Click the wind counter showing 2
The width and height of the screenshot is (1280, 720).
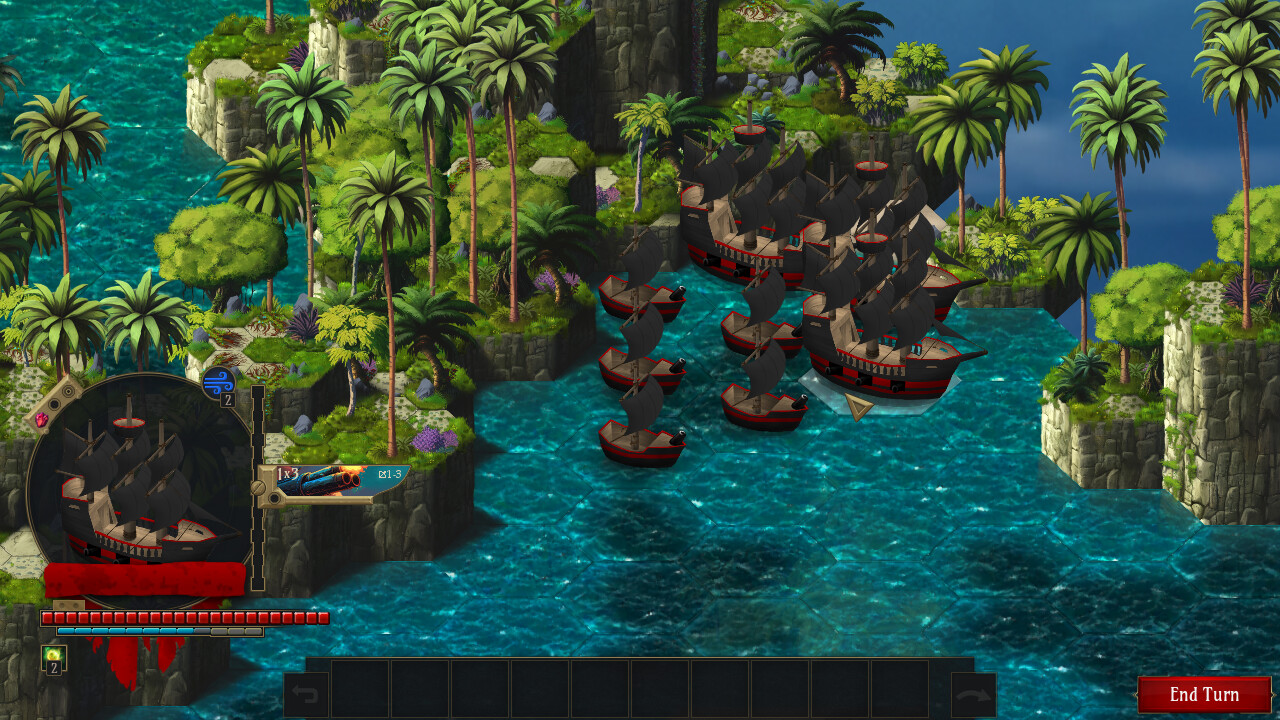[227, 398]
